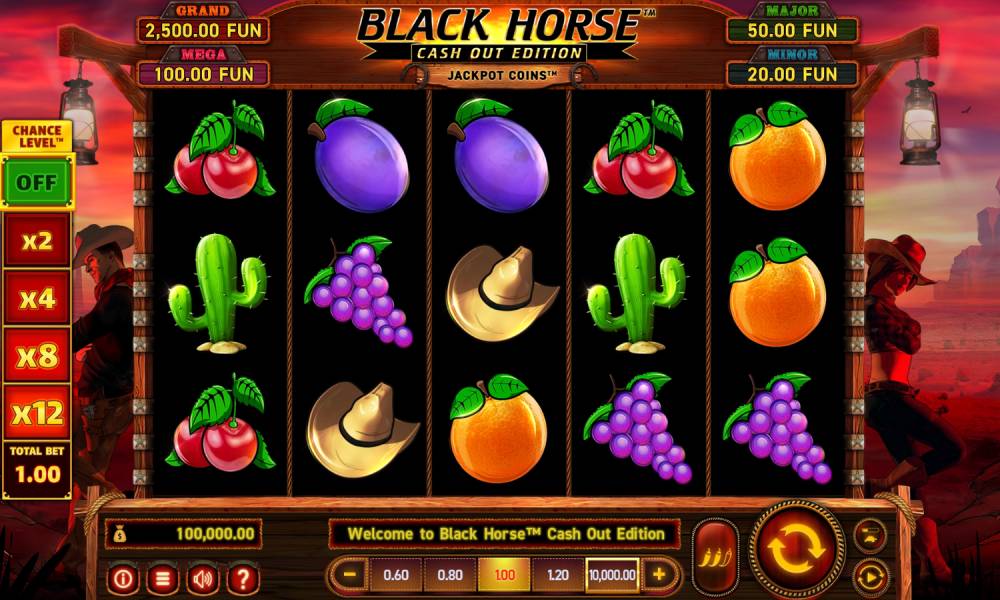Click the anvil icon above autoplay

(870, 533)
